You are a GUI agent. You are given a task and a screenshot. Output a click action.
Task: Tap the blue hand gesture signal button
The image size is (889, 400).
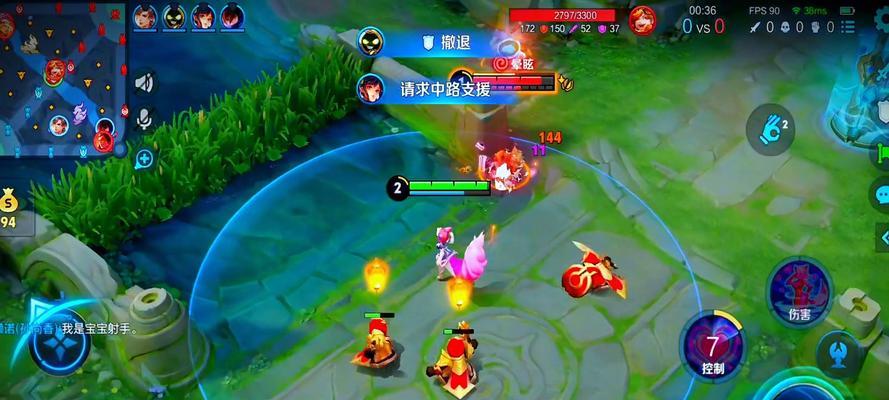click(x=770, y=129)
